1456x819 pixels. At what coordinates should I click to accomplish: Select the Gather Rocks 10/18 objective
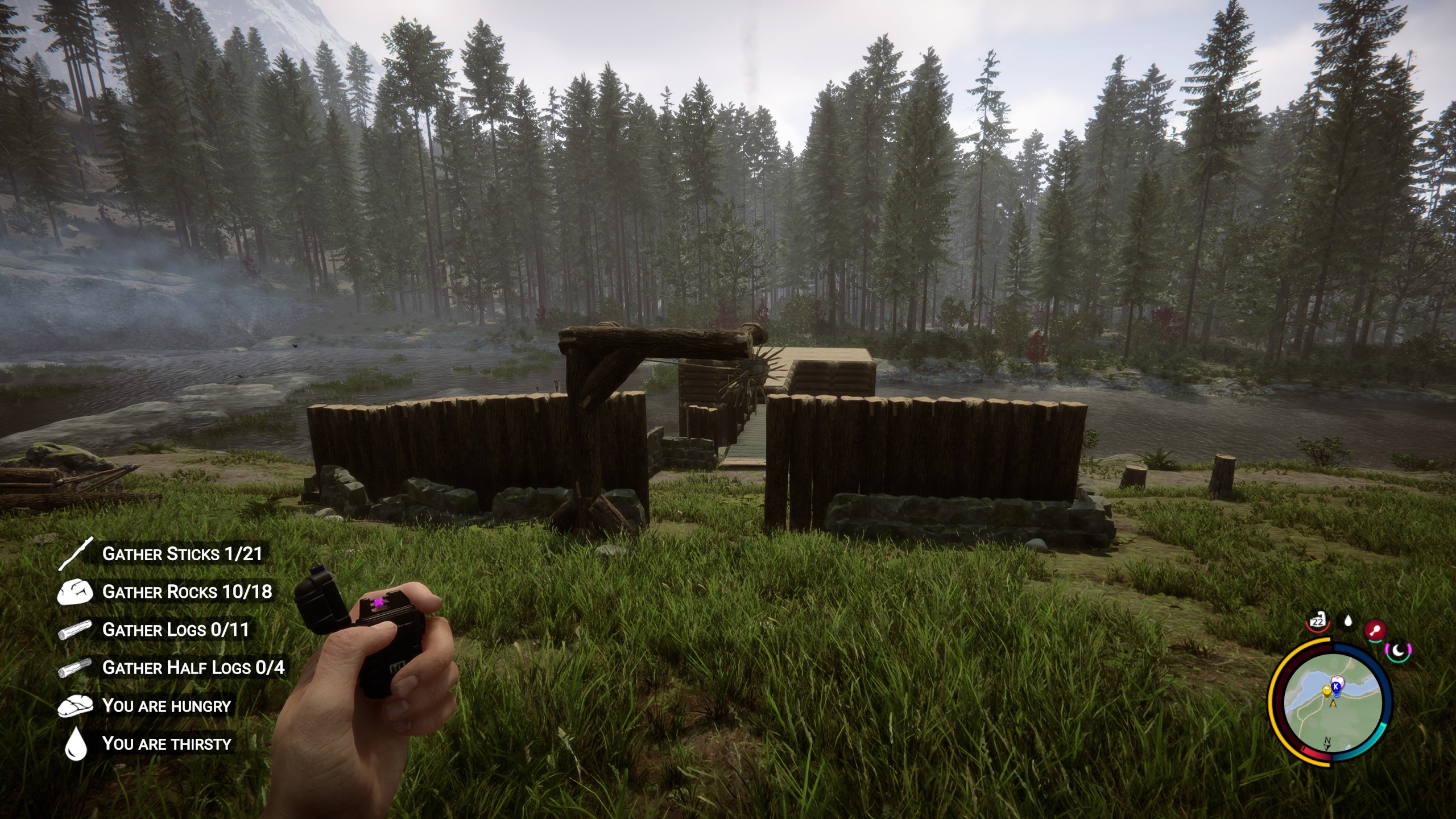187,592
